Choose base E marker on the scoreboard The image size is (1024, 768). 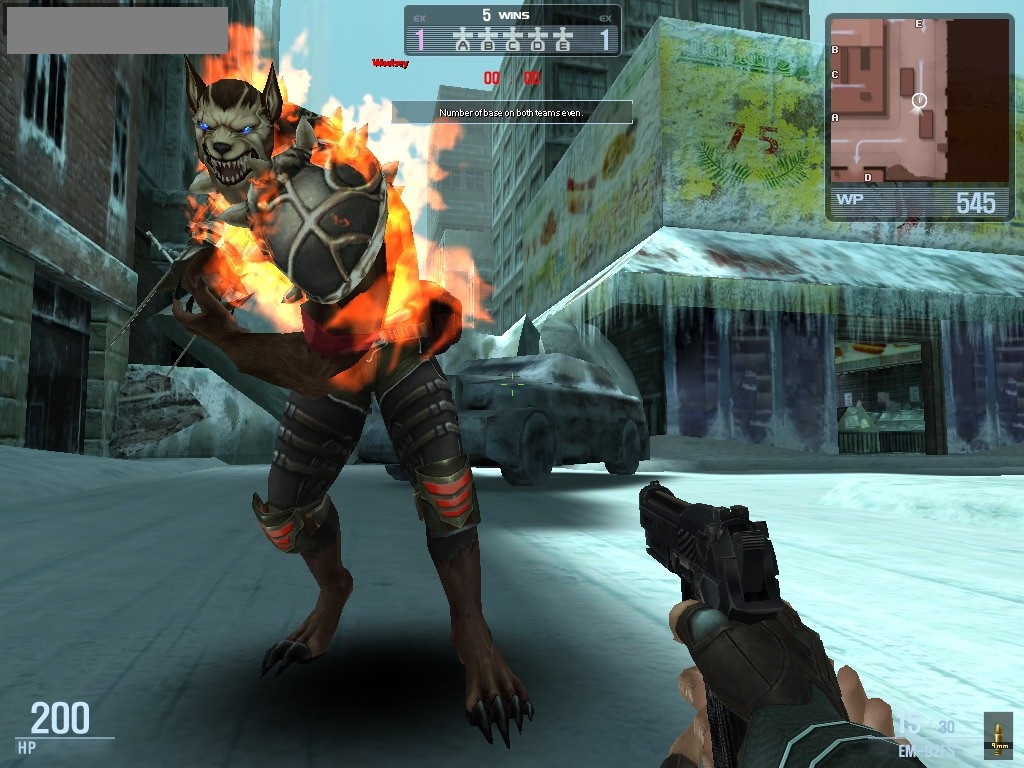point(564,42)
